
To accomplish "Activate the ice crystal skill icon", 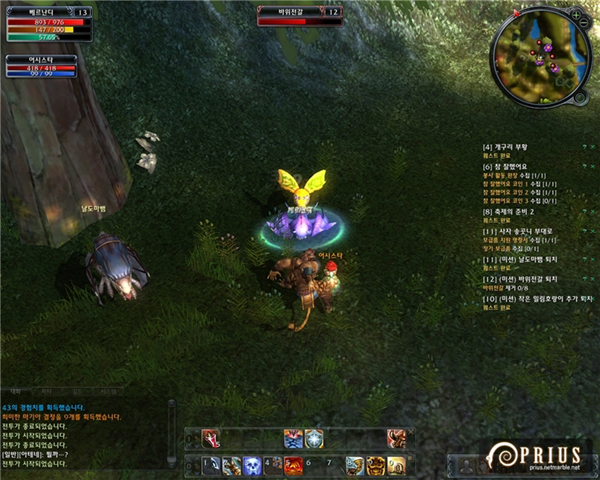I will pos(314,438).
